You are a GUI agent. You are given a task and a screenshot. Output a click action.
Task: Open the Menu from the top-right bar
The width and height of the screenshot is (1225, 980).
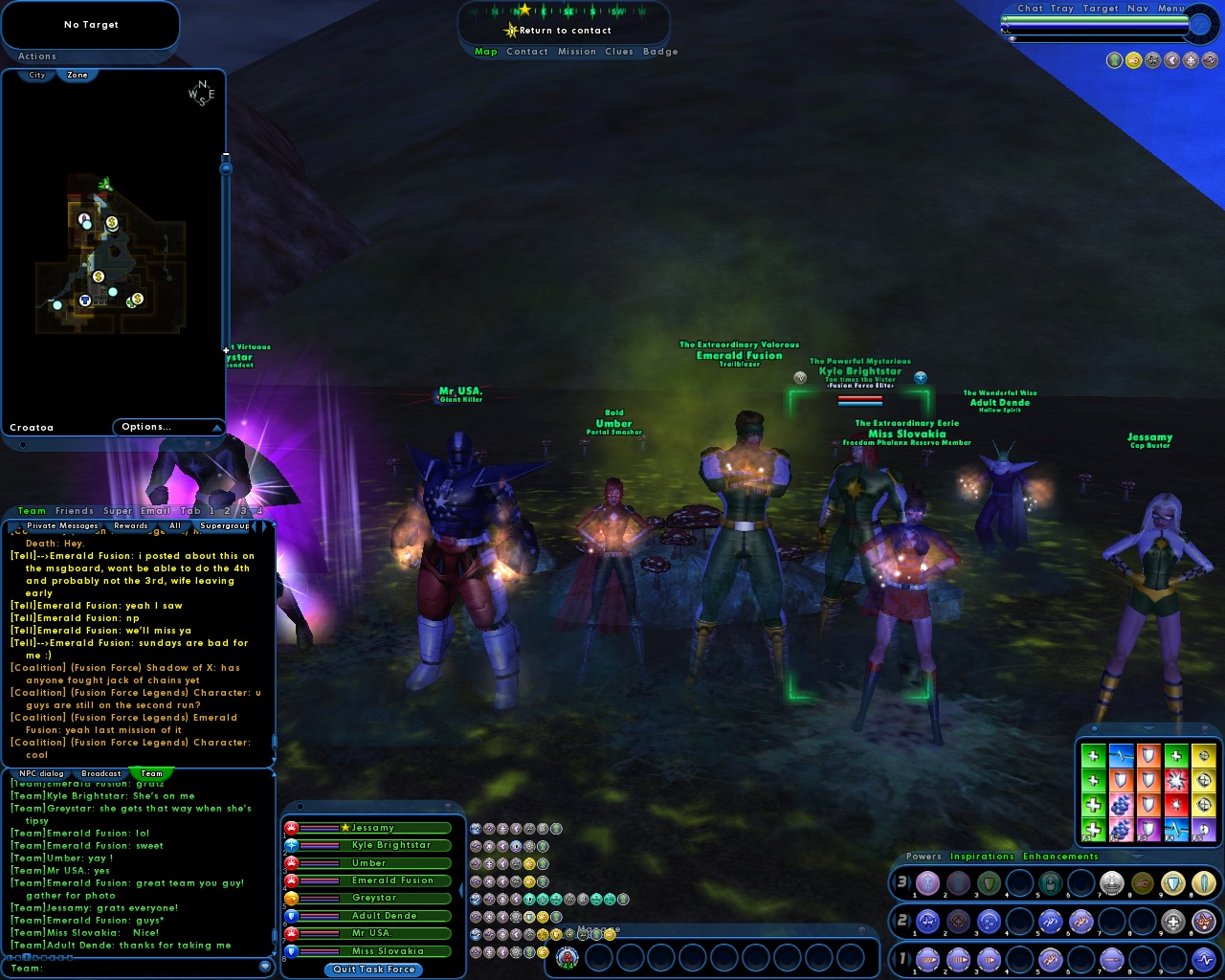(x=1172, y=8)
